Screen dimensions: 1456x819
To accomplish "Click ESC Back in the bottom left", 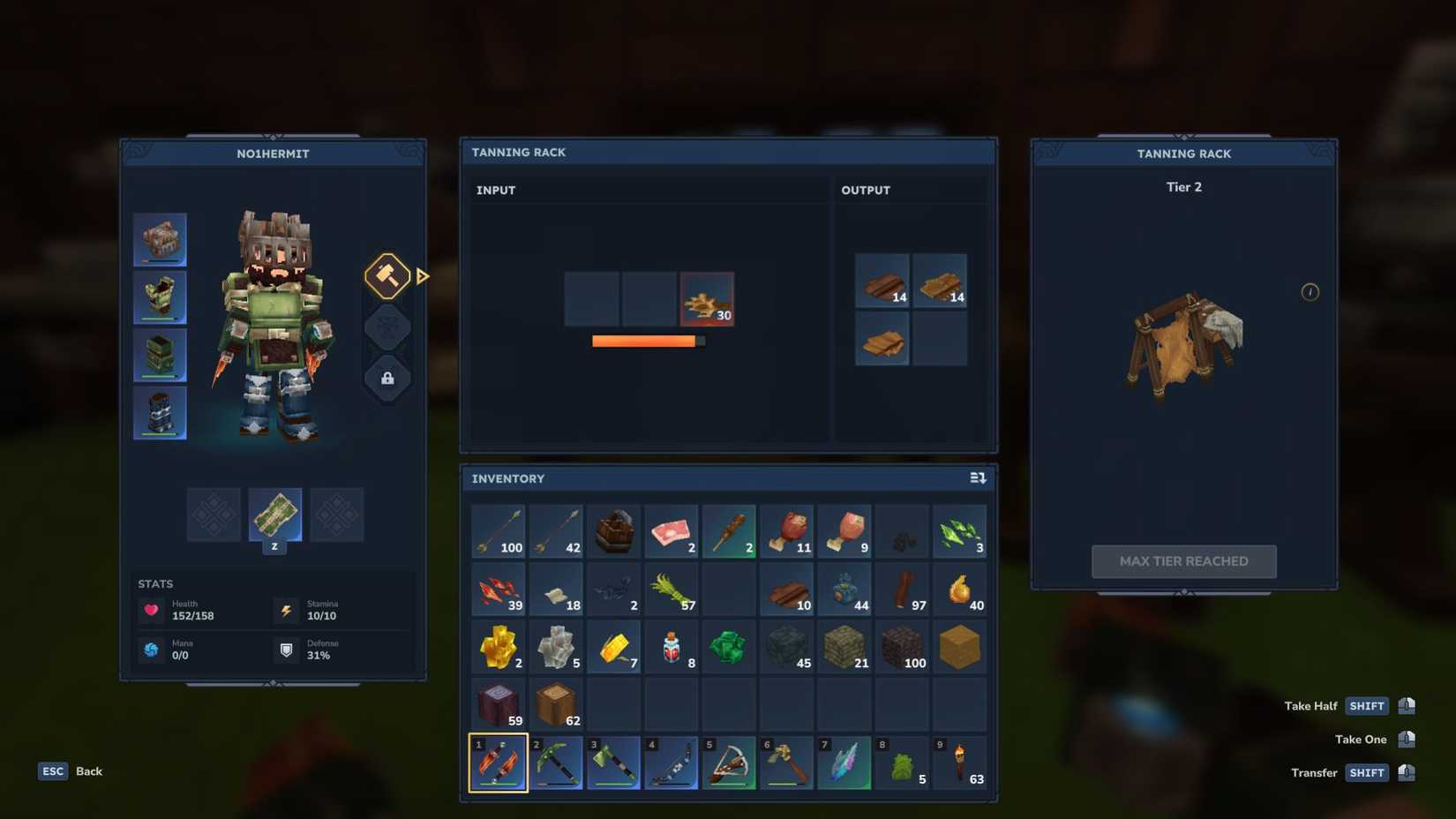I will (53, 771).
